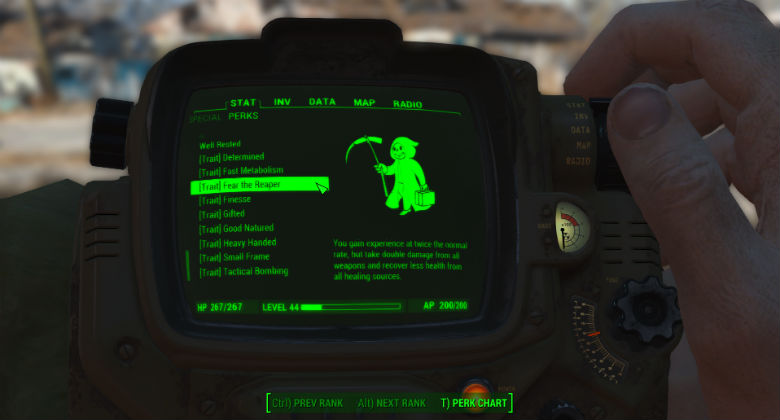Go to NEXT RANK

click(x=393, y=403)
